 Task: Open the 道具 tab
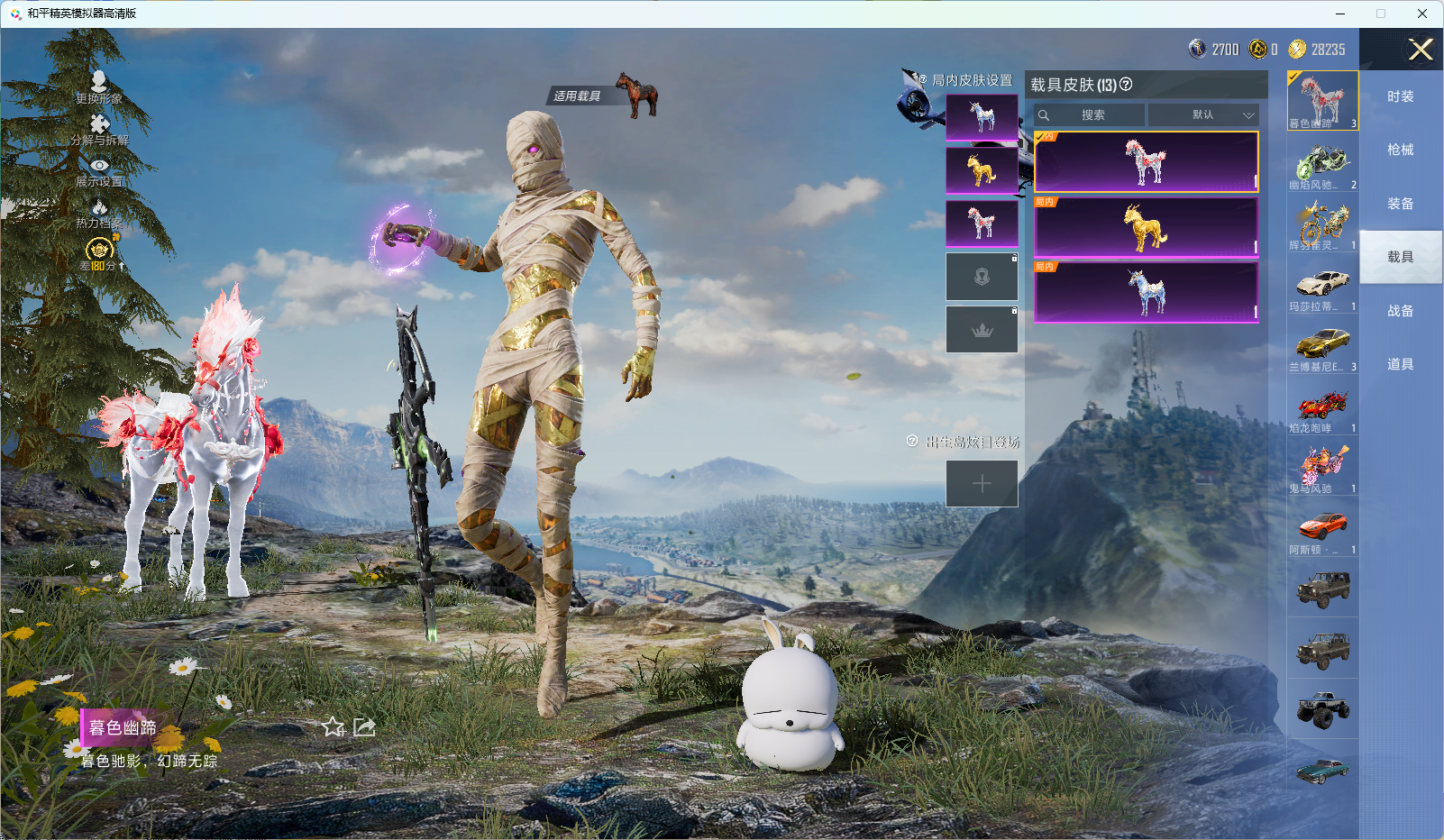(x=1400, y=364)
